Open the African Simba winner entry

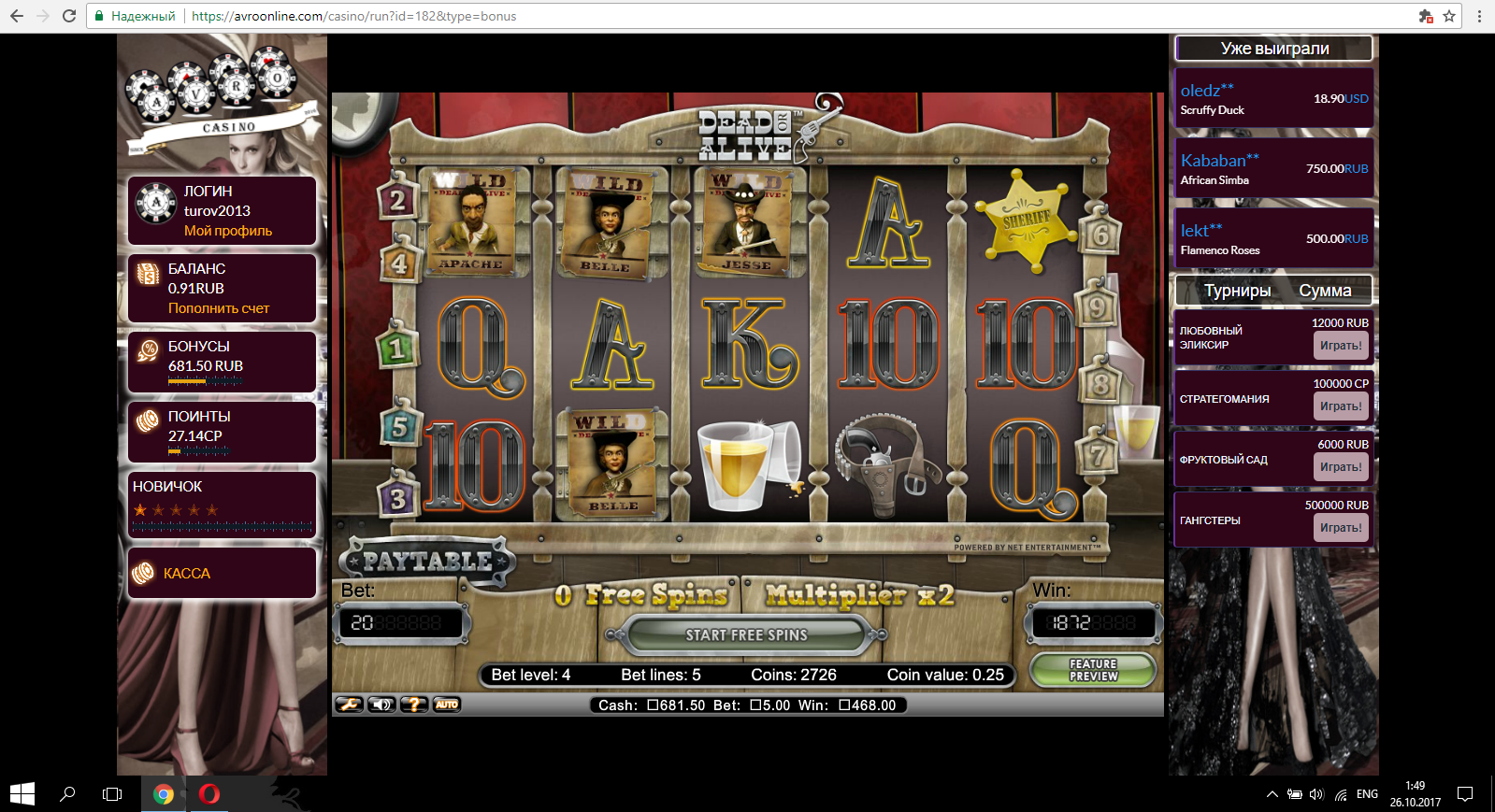tap(1215, 180)
